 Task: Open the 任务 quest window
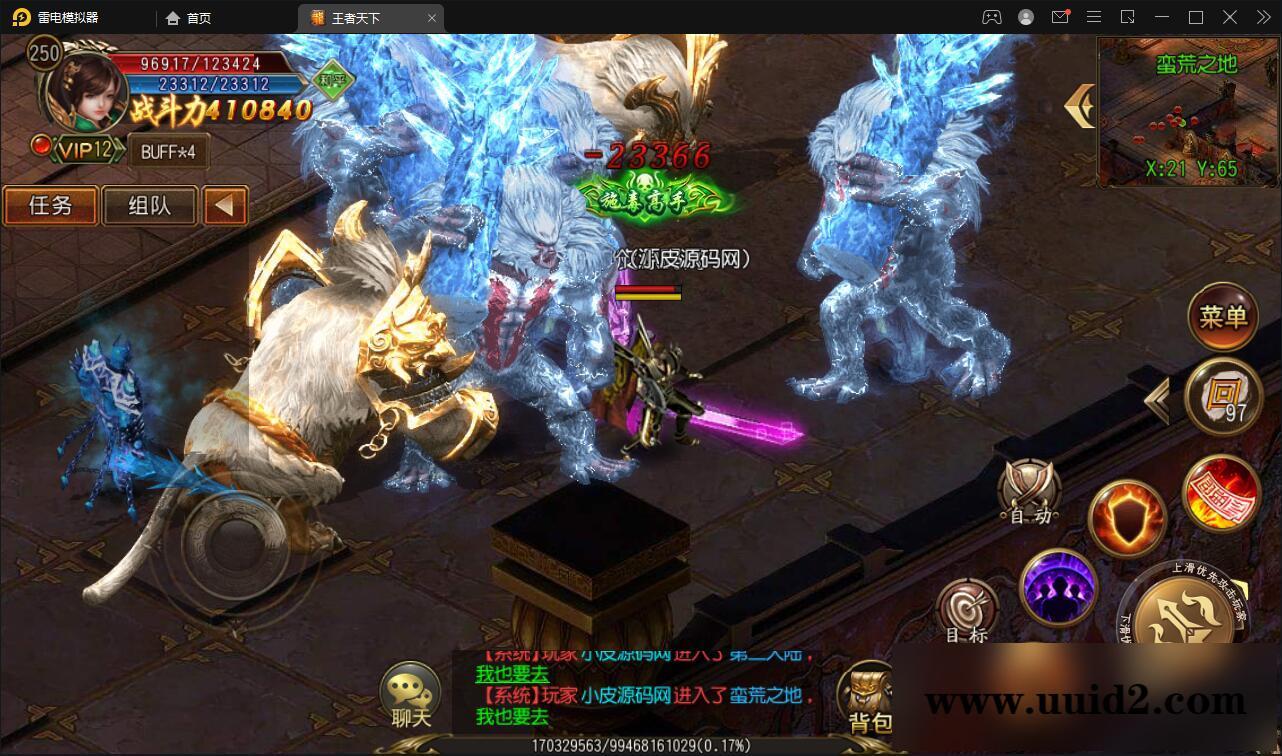click(49, 205)
